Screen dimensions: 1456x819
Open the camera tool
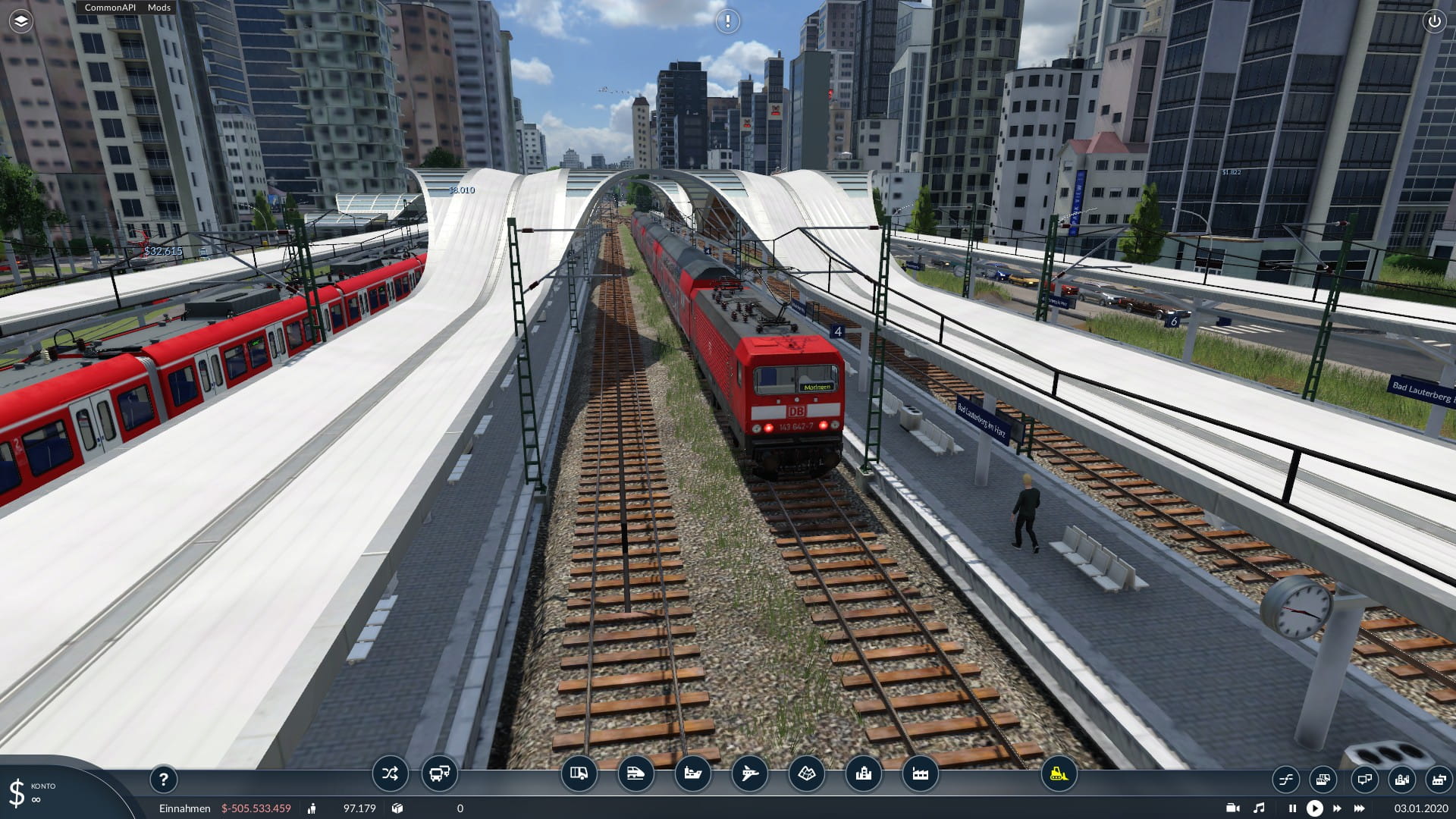(1233, 808)
